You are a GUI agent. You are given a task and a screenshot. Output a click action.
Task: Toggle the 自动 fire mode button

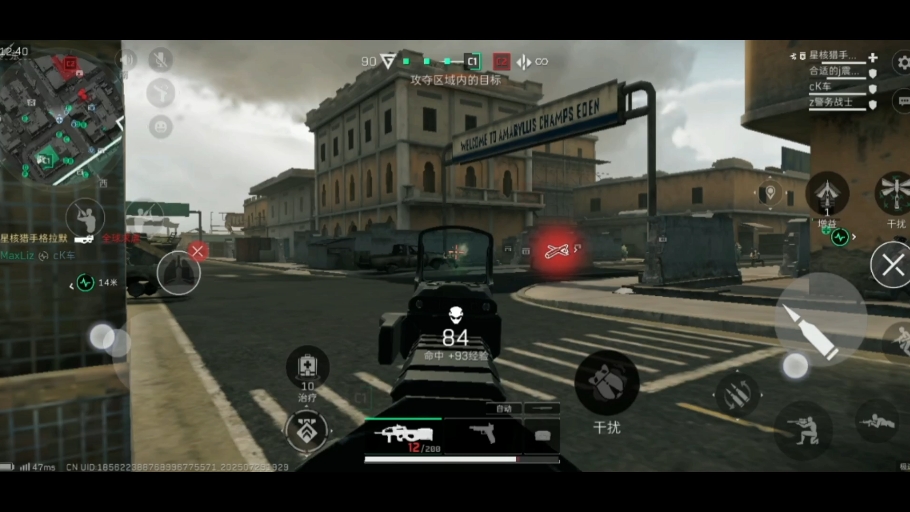point(503,408)
